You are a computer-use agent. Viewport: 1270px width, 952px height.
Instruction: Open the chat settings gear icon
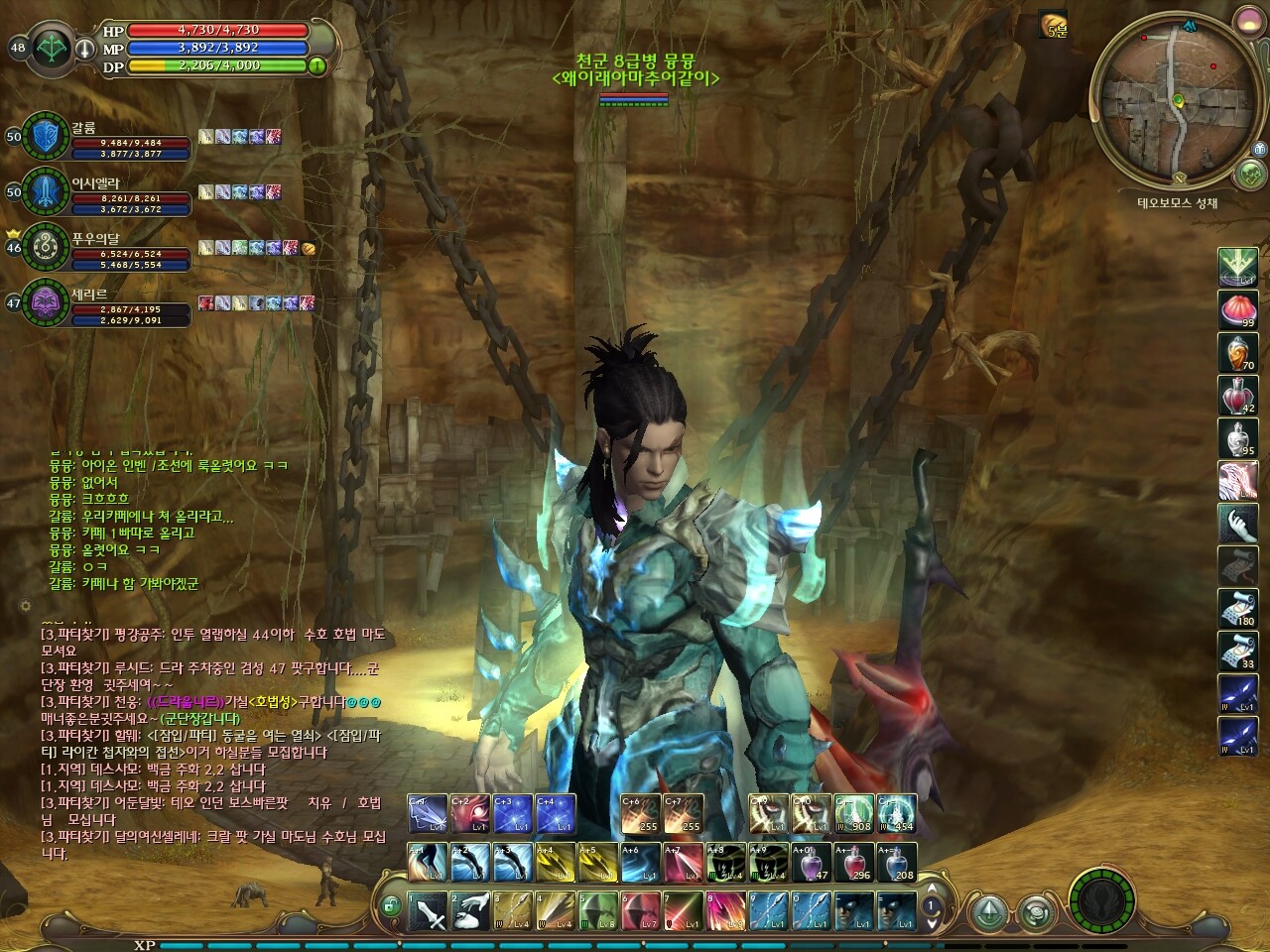click(25, 606)
